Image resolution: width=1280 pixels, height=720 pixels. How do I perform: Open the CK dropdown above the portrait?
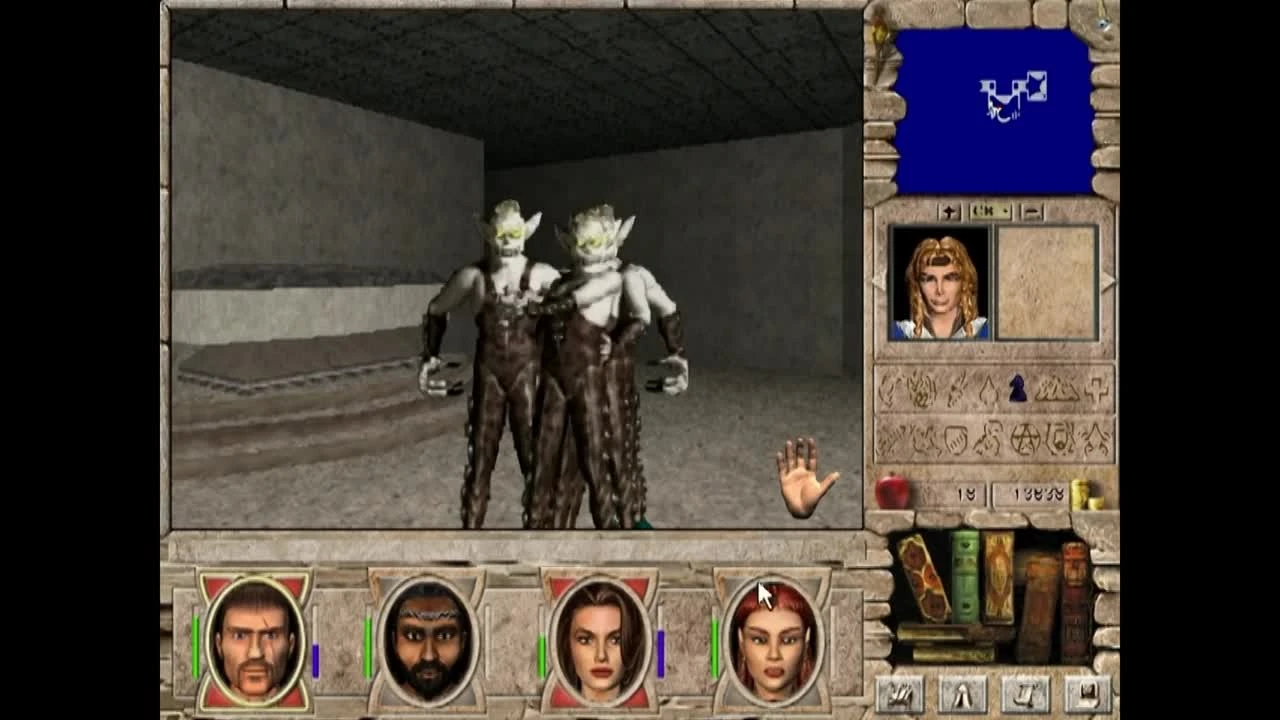[x=990, y=210]
